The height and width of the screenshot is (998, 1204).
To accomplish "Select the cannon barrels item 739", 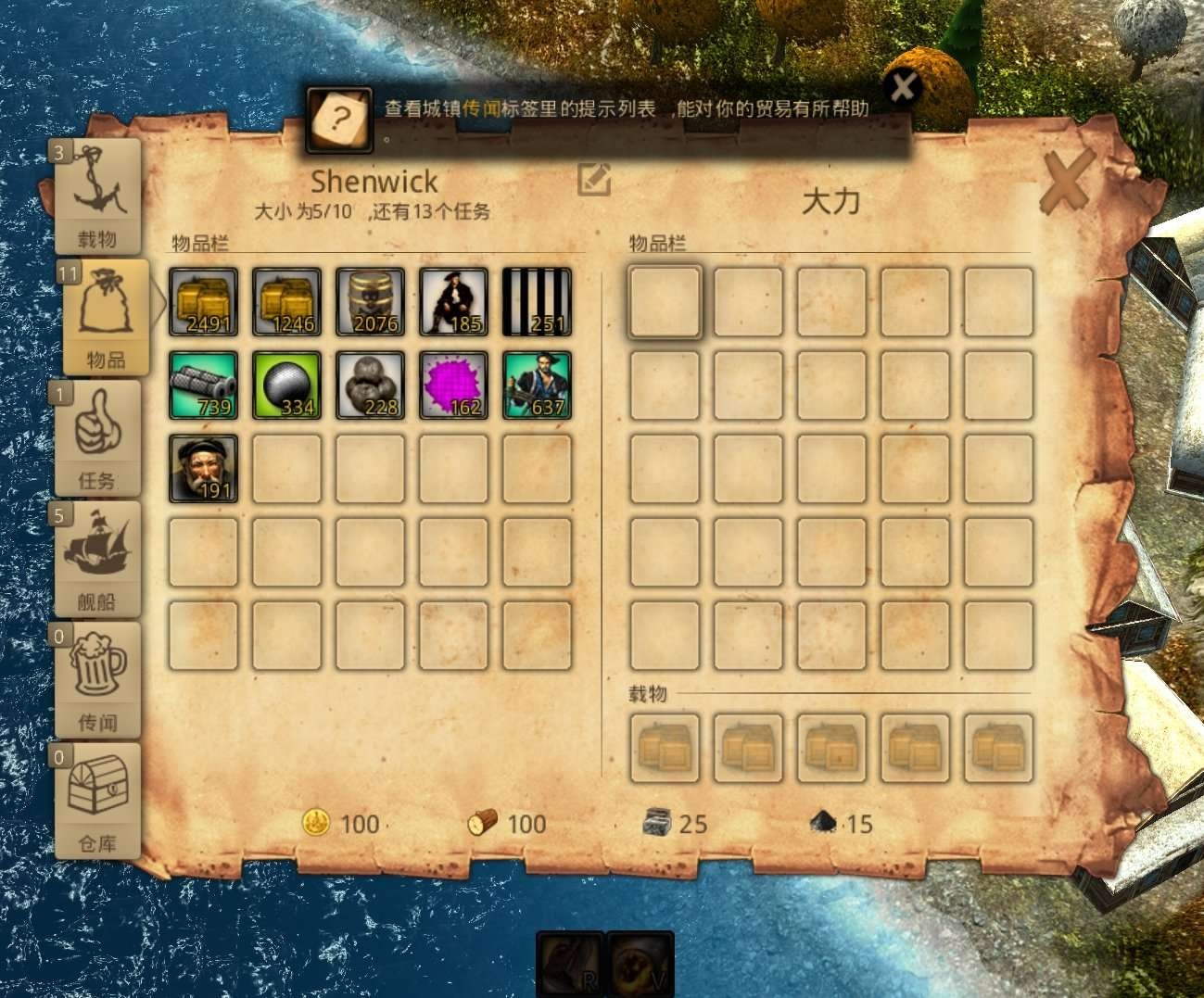I will pyautogui.click(x=204, y=385).
